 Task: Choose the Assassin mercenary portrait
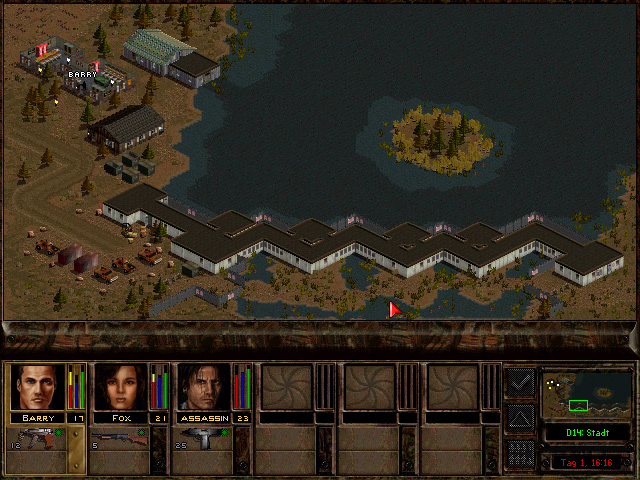tap(204, 387)
